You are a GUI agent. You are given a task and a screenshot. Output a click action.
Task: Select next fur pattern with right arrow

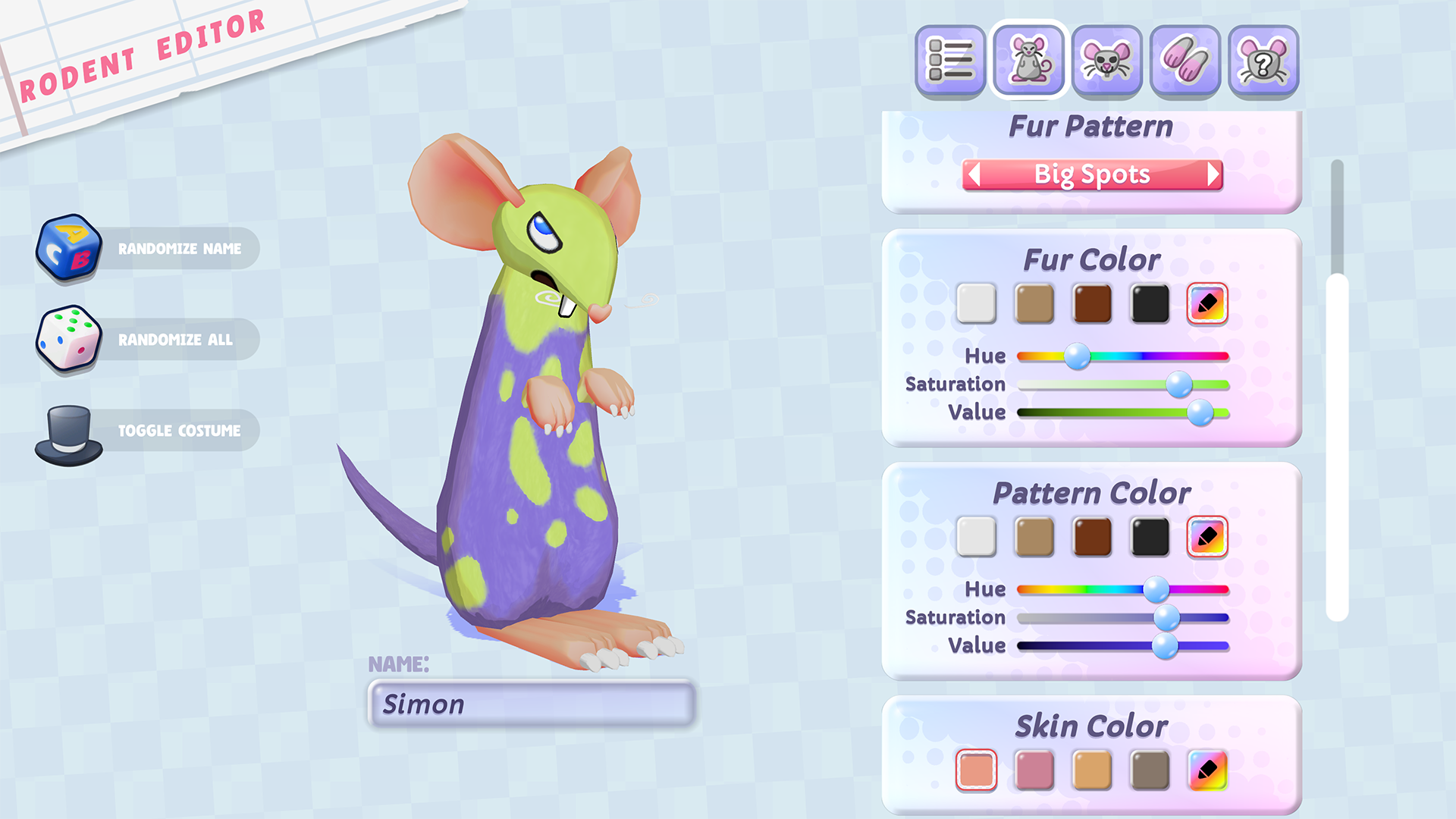pos(1213,174)
